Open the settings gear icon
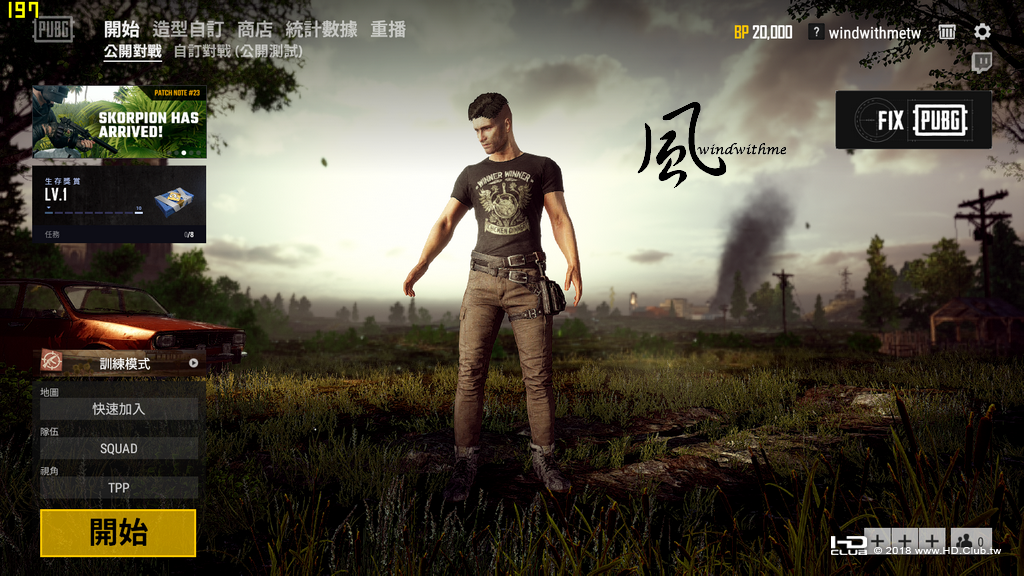Screen dimensions: 1024x576 982,32
